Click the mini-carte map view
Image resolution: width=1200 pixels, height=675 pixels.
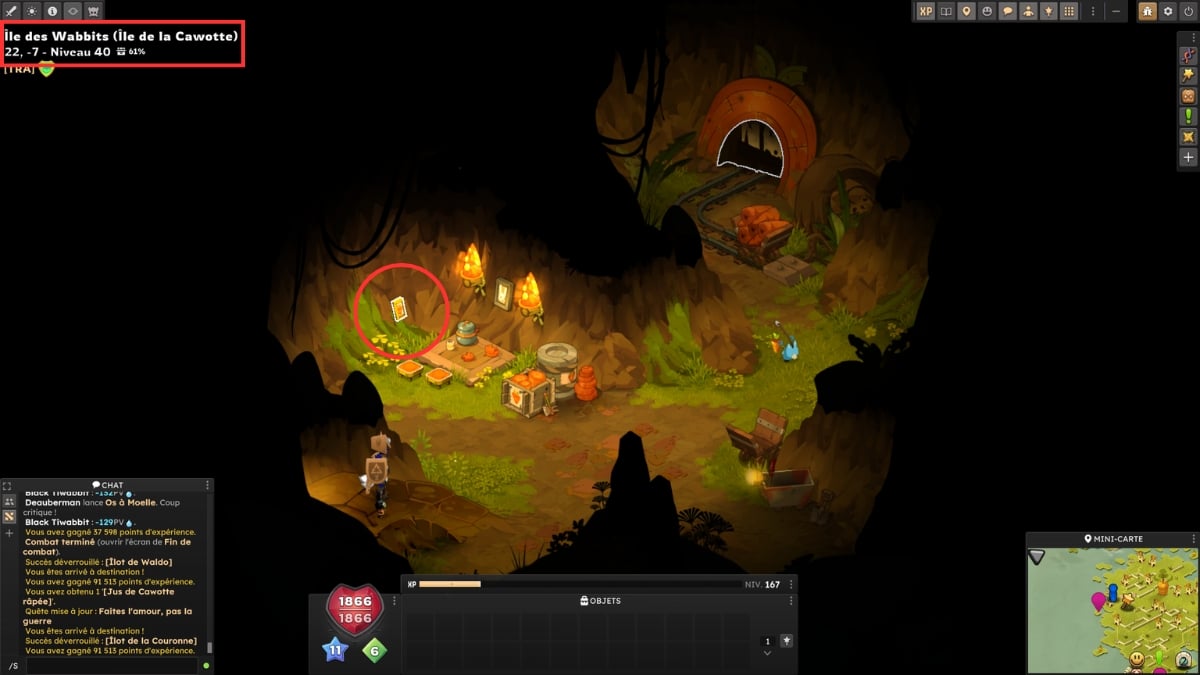coord(1111,609)
